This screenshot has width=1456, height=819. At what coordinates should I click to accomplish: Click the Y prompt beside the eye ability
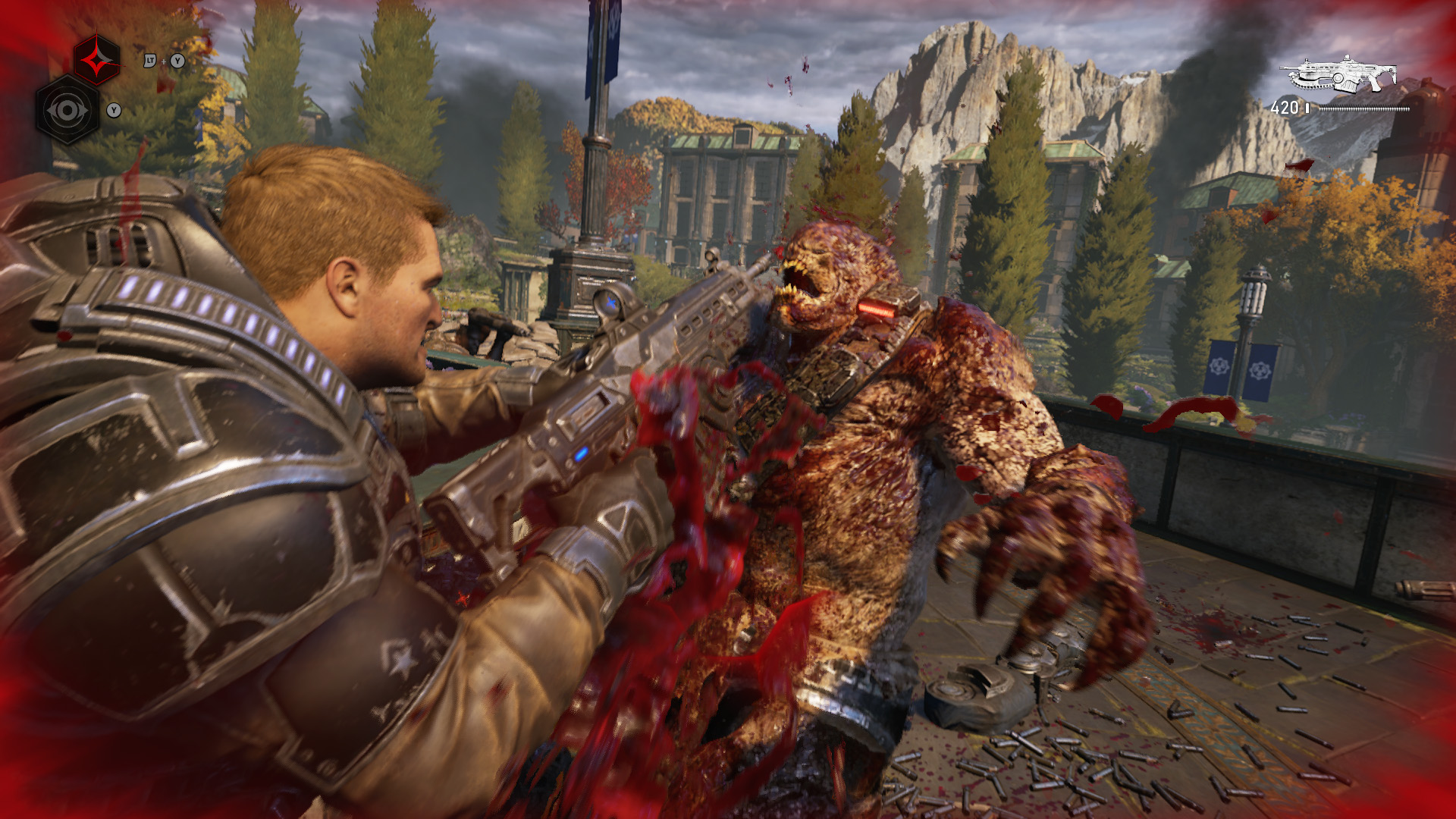click(x=114, y=110)
